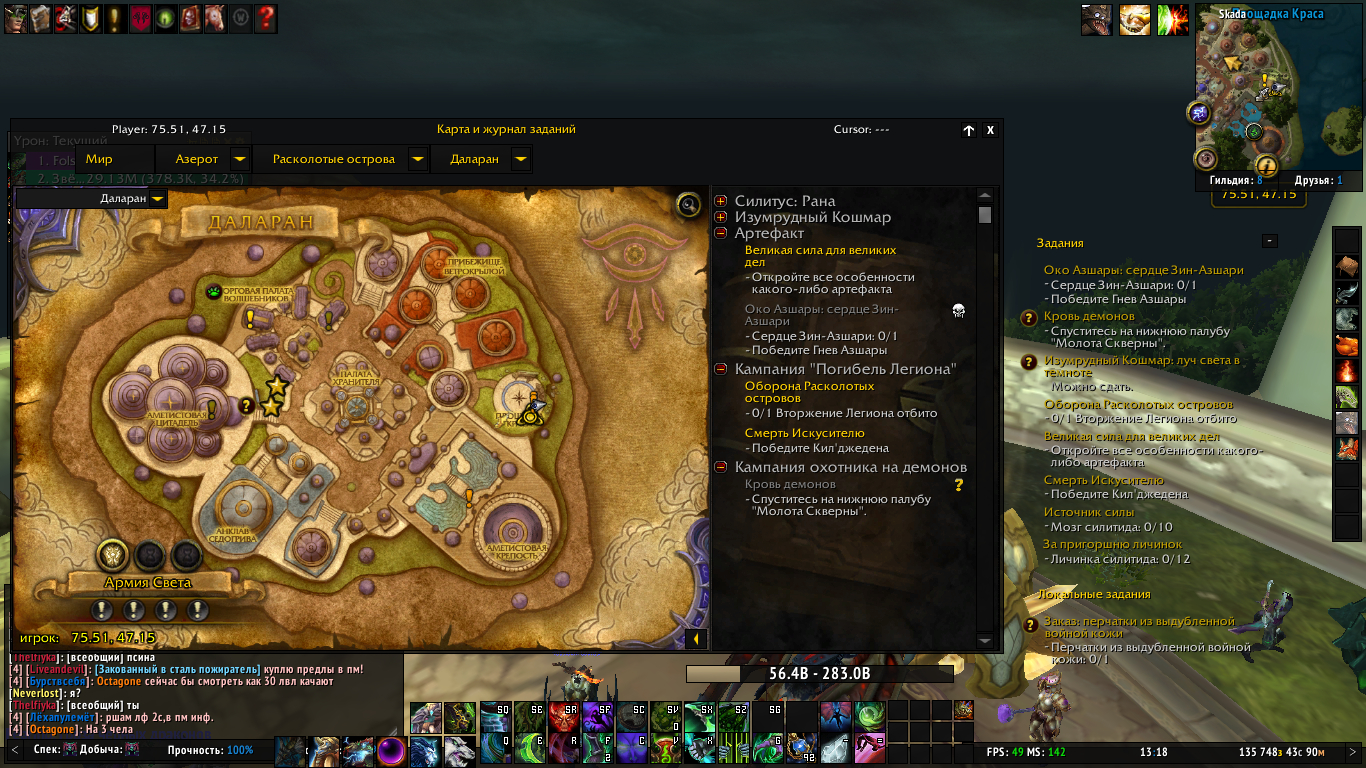Close the map and quest log window
1366x768 pixels.
pos(990,130)
